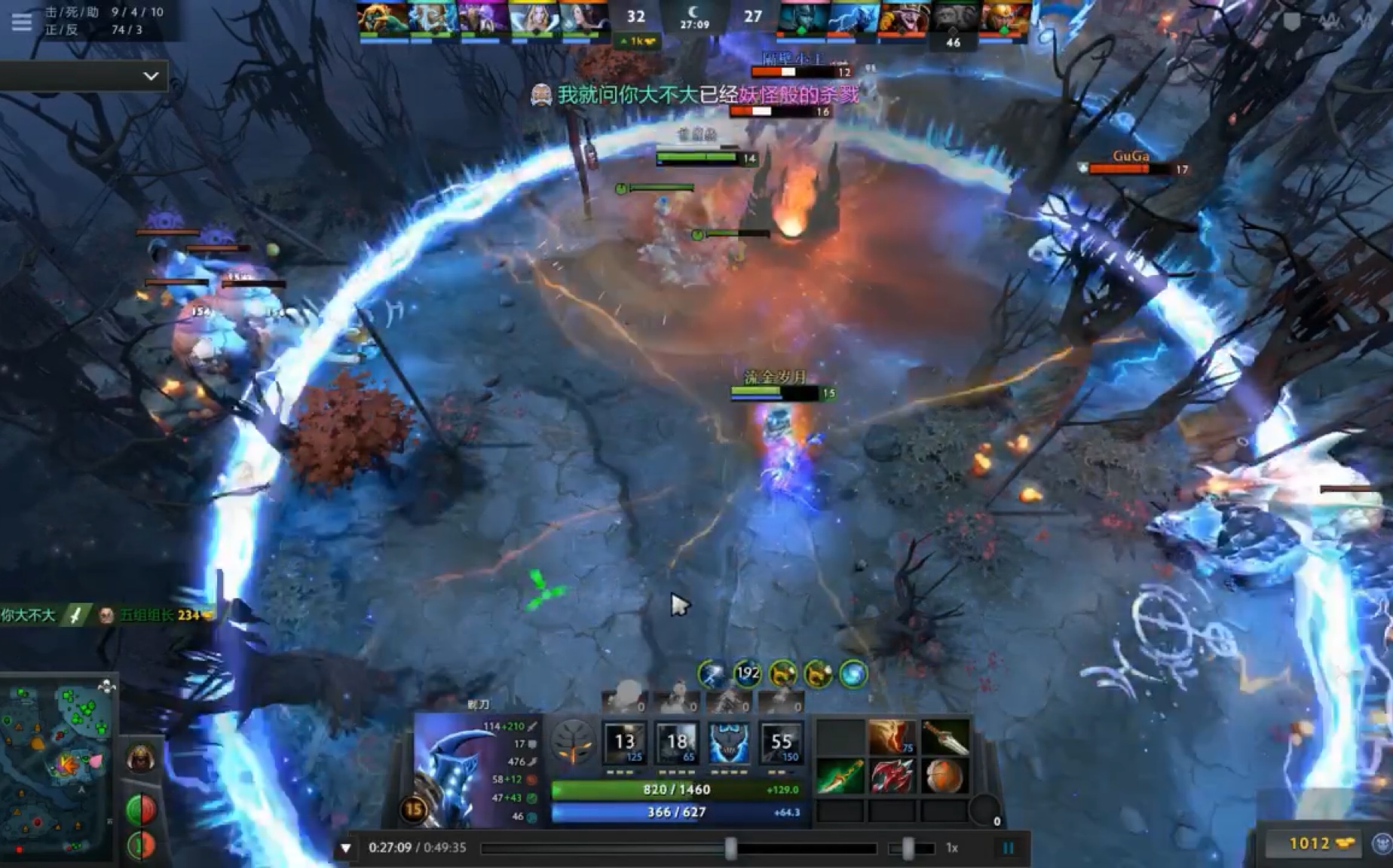Open the talent tree icon
Screen dimensions: 1393x868
[573, 742]
